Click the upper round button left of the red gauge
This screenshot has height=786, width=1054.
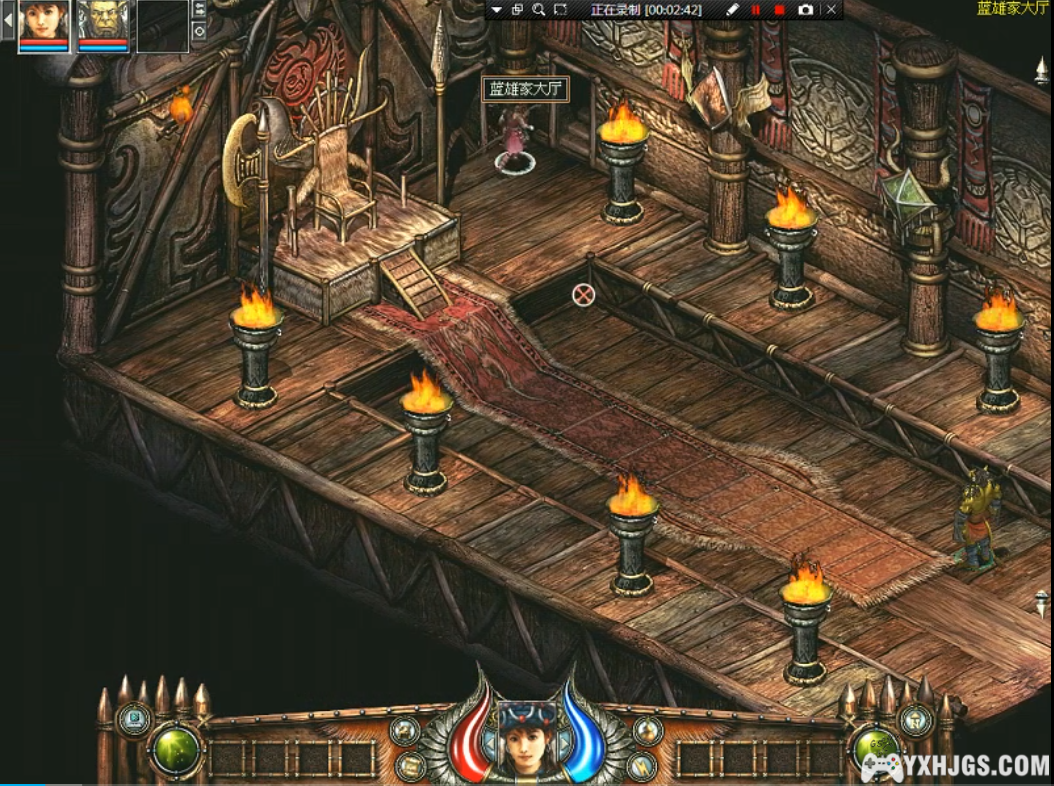pos(406,731)
